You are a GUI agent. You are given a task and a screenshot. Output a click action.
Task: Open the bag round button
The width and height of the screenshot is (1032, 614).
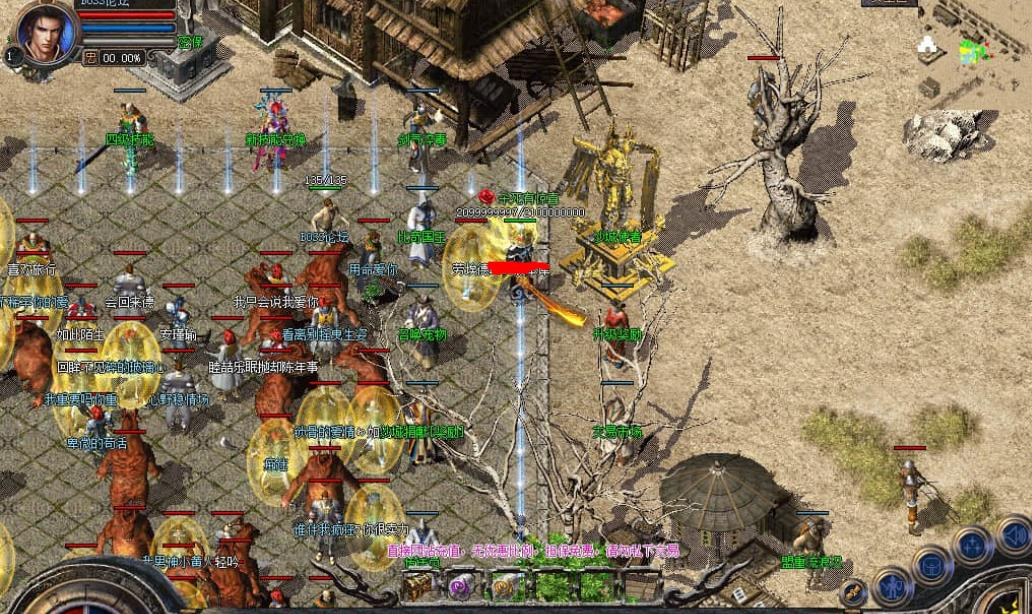pyautogui.click(x=932, y=566)
